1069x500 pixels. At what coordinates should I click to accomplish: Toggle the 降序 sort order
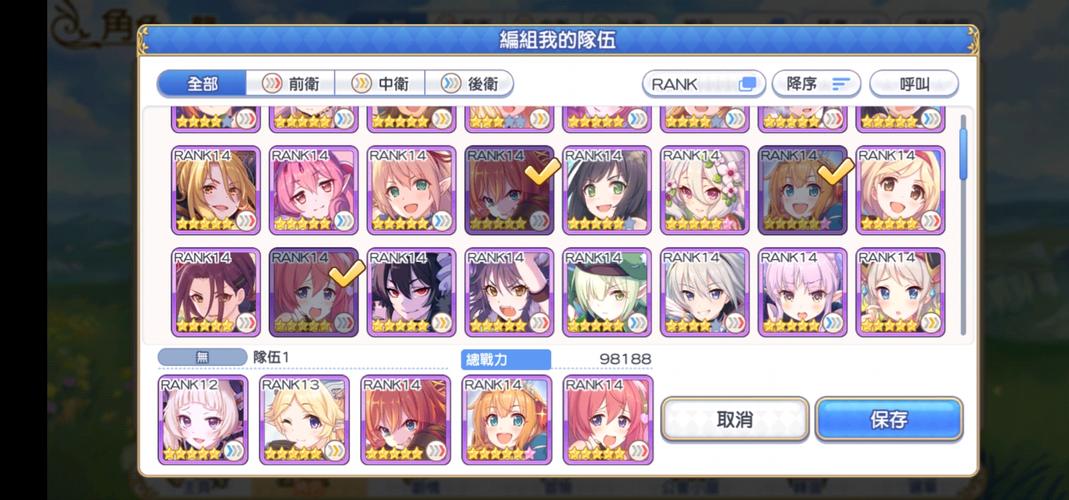pyautogui.click(x=816, y=84)
